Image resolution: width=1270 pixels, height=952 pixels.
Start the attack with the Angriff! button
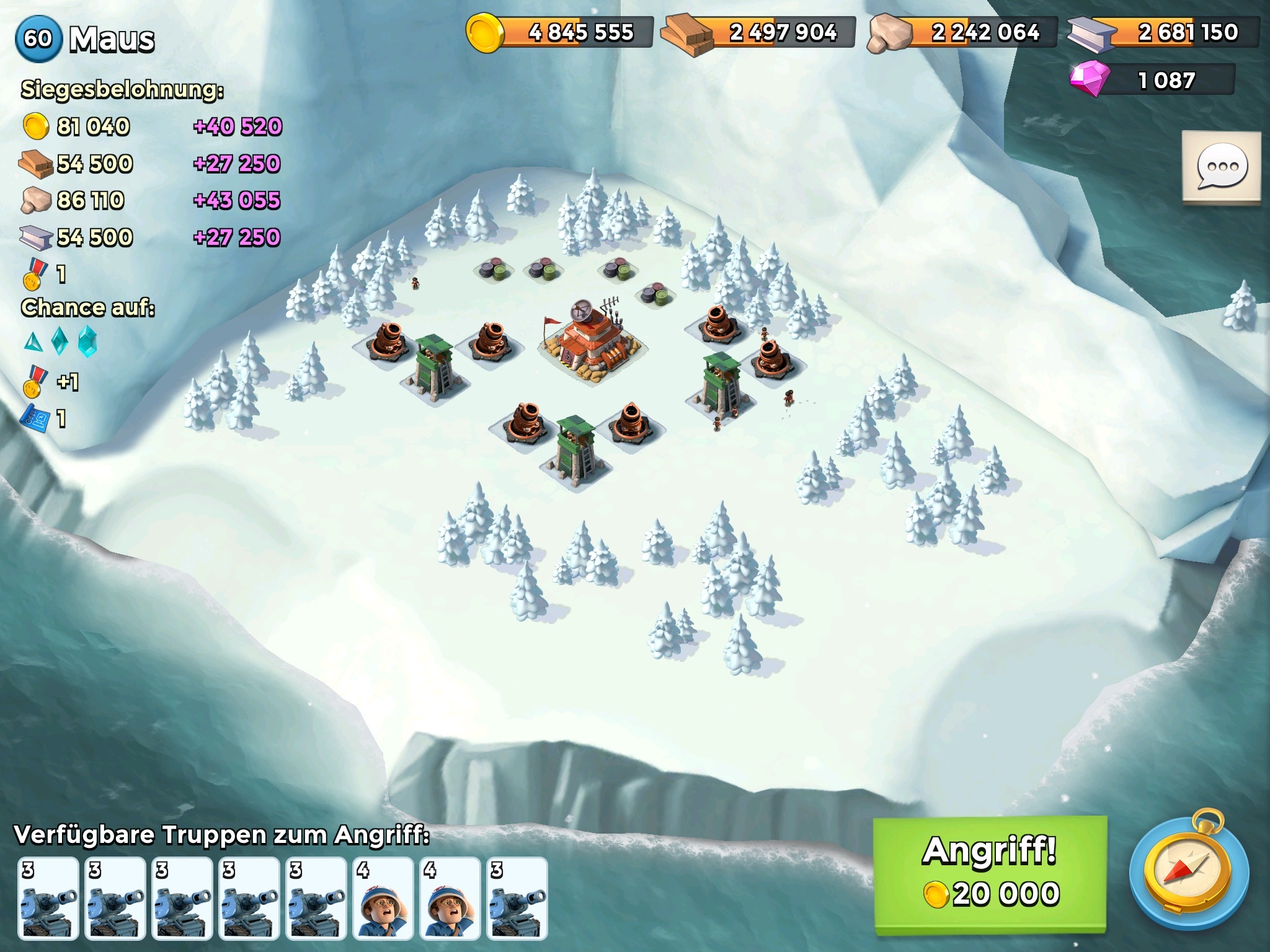click(990, 873)
